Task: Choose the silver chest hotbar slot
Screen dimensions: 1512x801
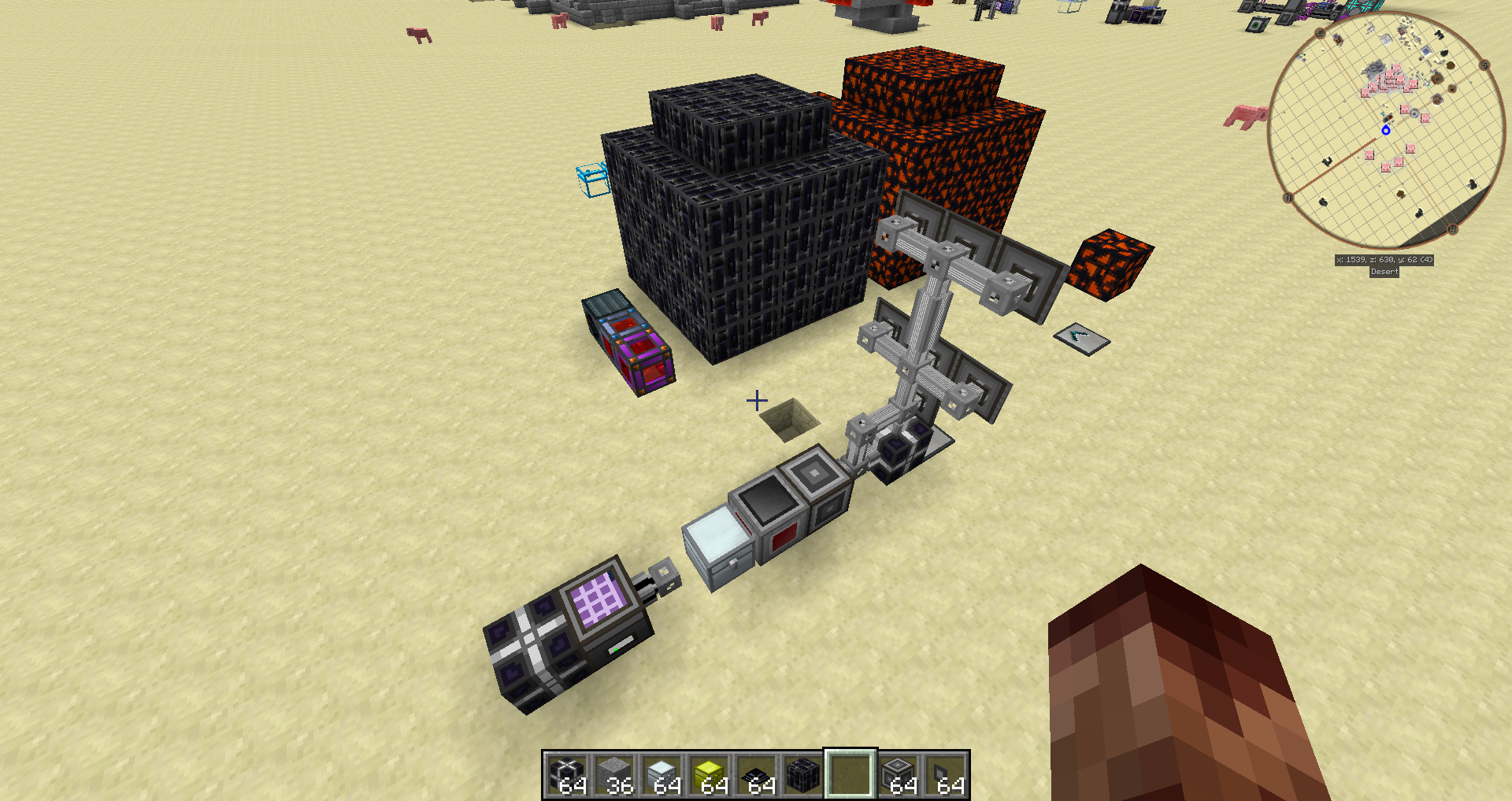Action: click(661, 775)
